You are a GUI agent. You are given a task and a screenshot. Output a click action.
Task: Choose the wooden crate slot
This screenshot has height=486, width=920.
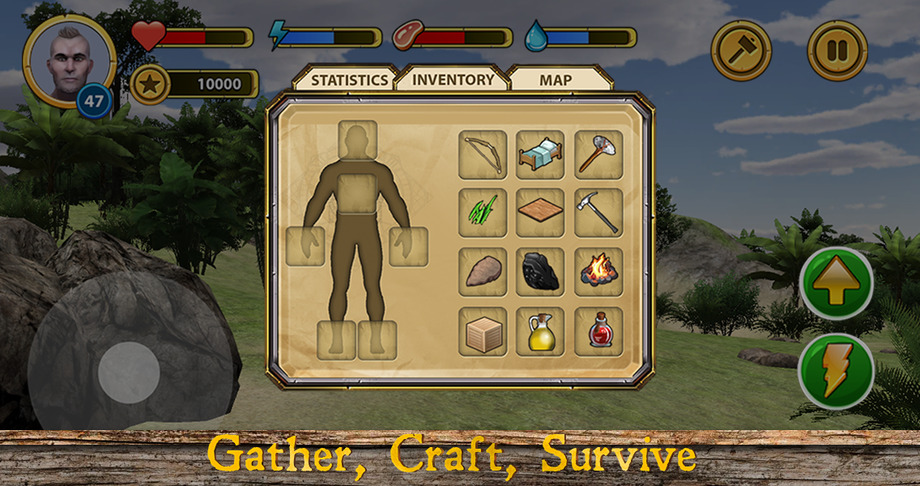point(482,331)
